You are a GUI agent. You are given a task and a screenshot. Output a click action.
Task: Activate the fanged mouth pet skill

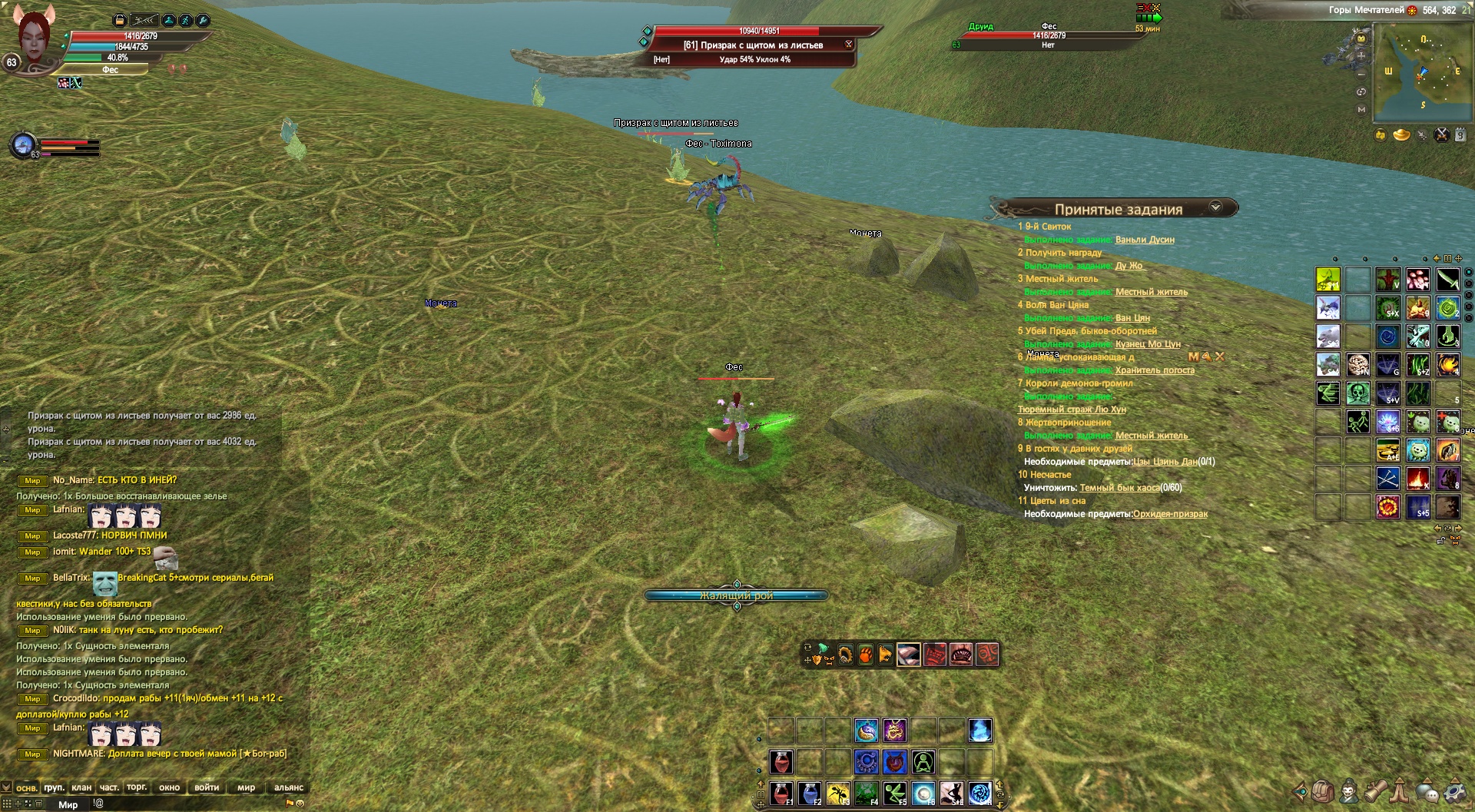tap(961, 655)
